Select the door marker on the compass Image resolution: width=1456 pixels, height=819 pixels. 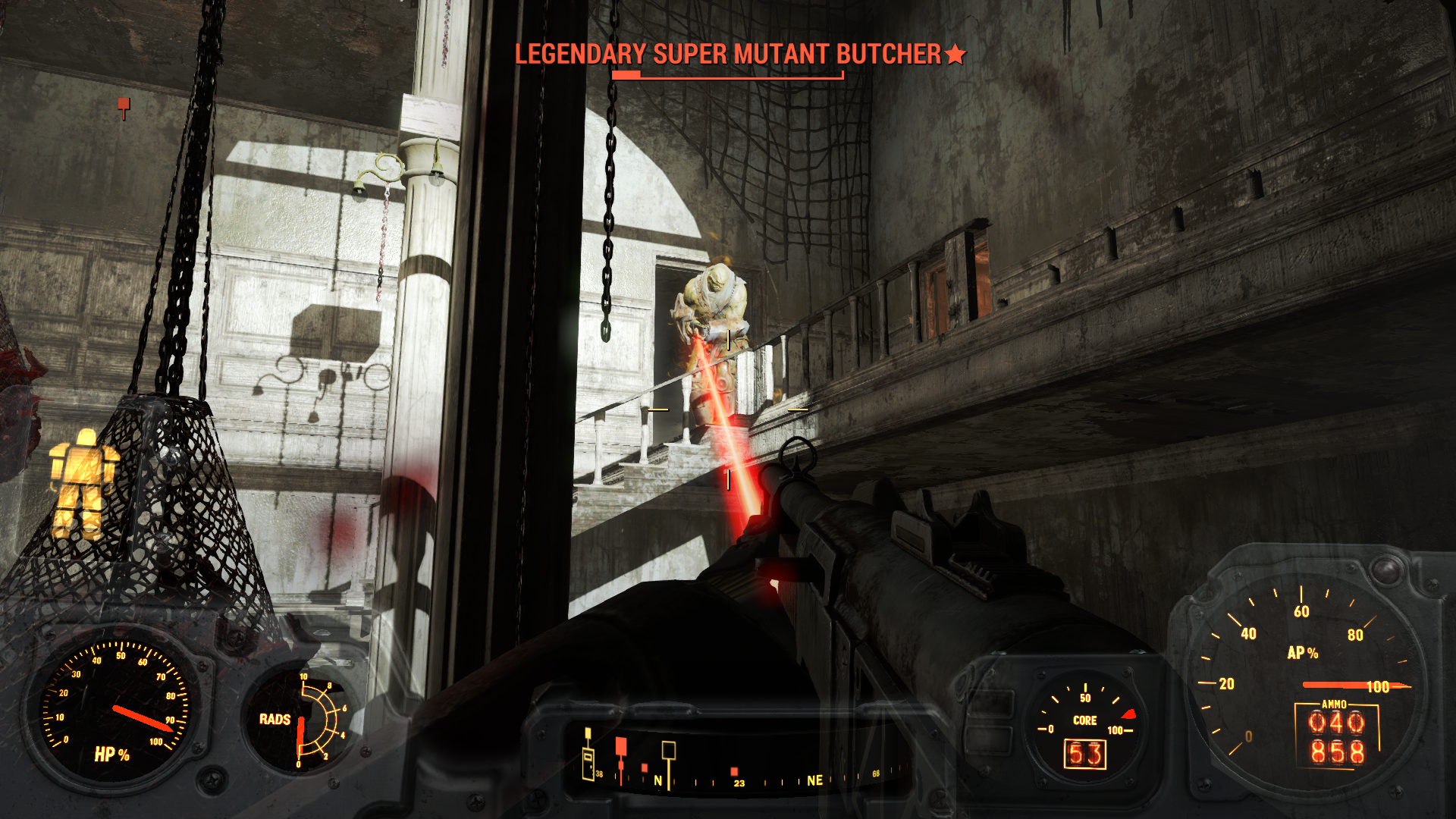point(588,761)
